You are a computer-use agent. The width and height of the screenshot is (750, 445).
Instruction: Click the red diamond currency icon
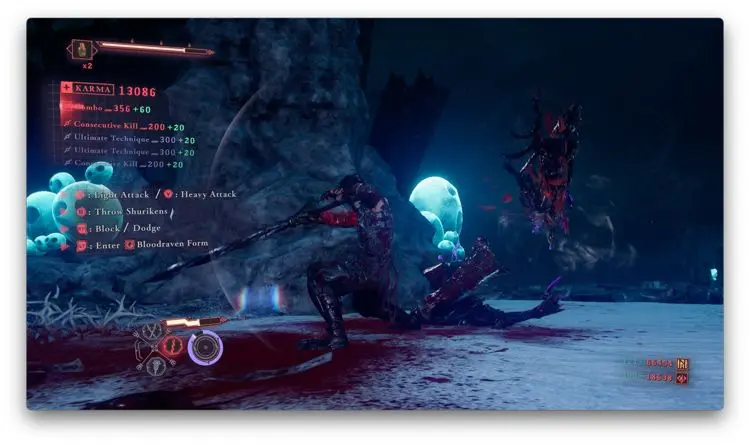[x=682, y=379]
